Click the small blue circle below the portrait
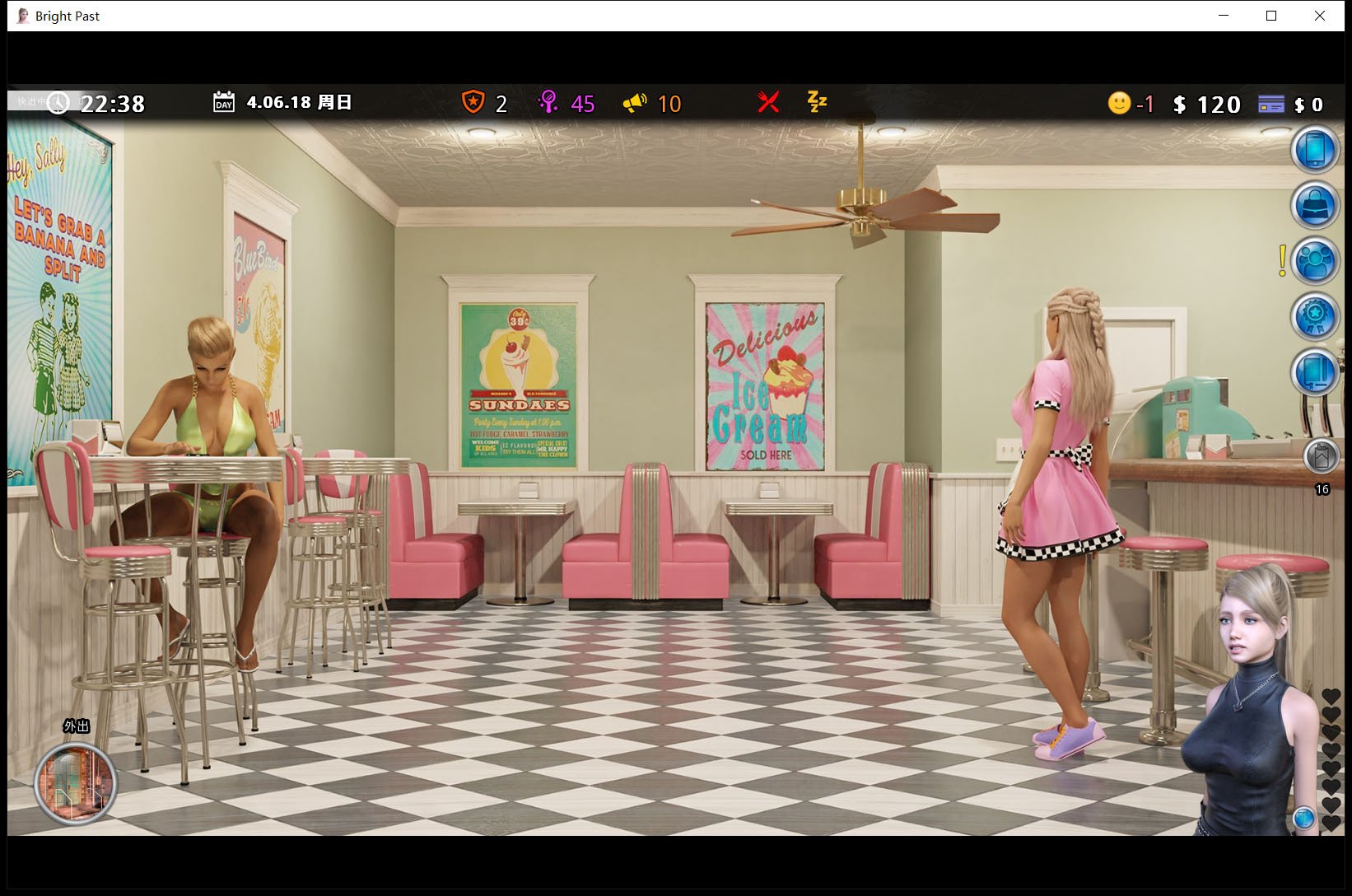1352x896 pixels. coord(1303,819)
